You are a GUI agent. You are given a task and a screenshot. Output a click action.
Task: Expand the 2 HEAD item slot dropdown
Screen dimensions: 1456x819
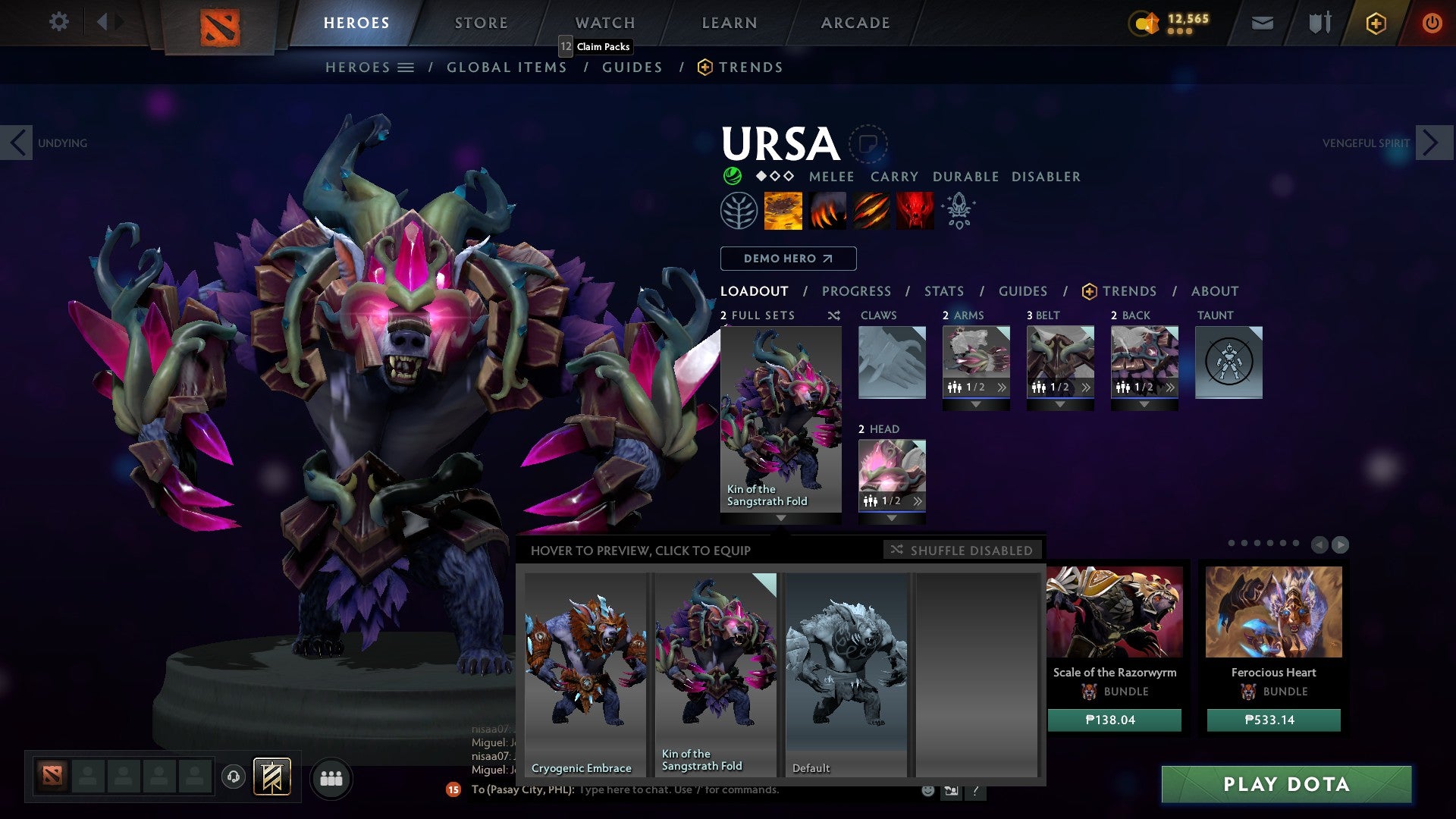pos(893,519)
